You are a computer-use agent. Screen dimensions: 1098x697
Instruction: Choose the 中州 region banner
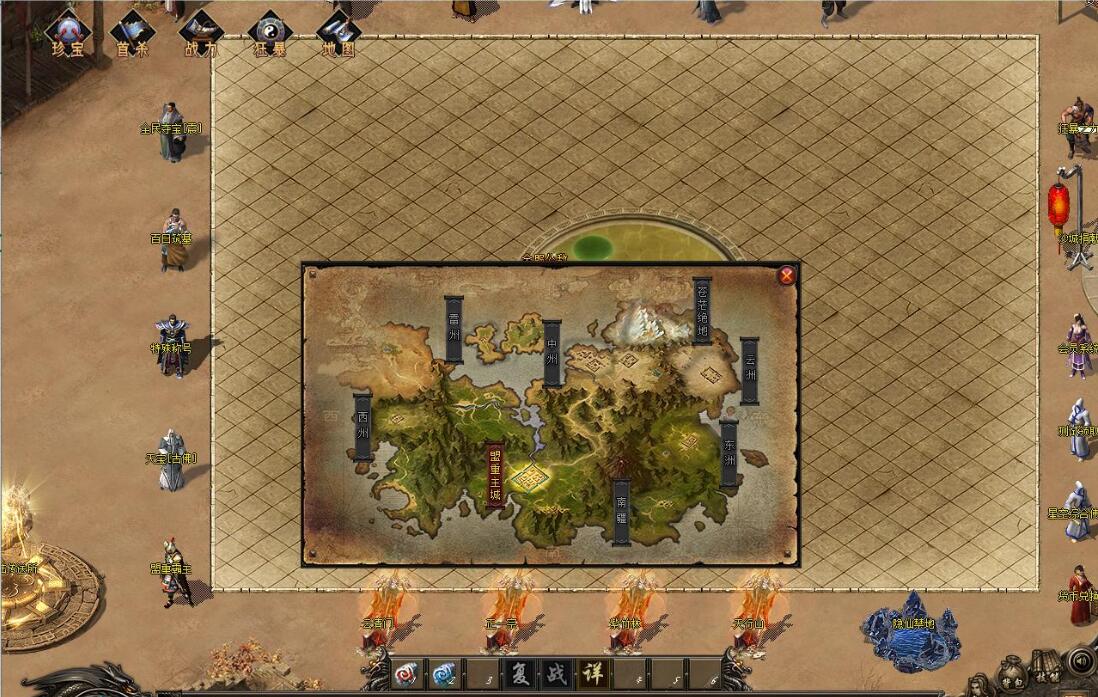point(552,353)
